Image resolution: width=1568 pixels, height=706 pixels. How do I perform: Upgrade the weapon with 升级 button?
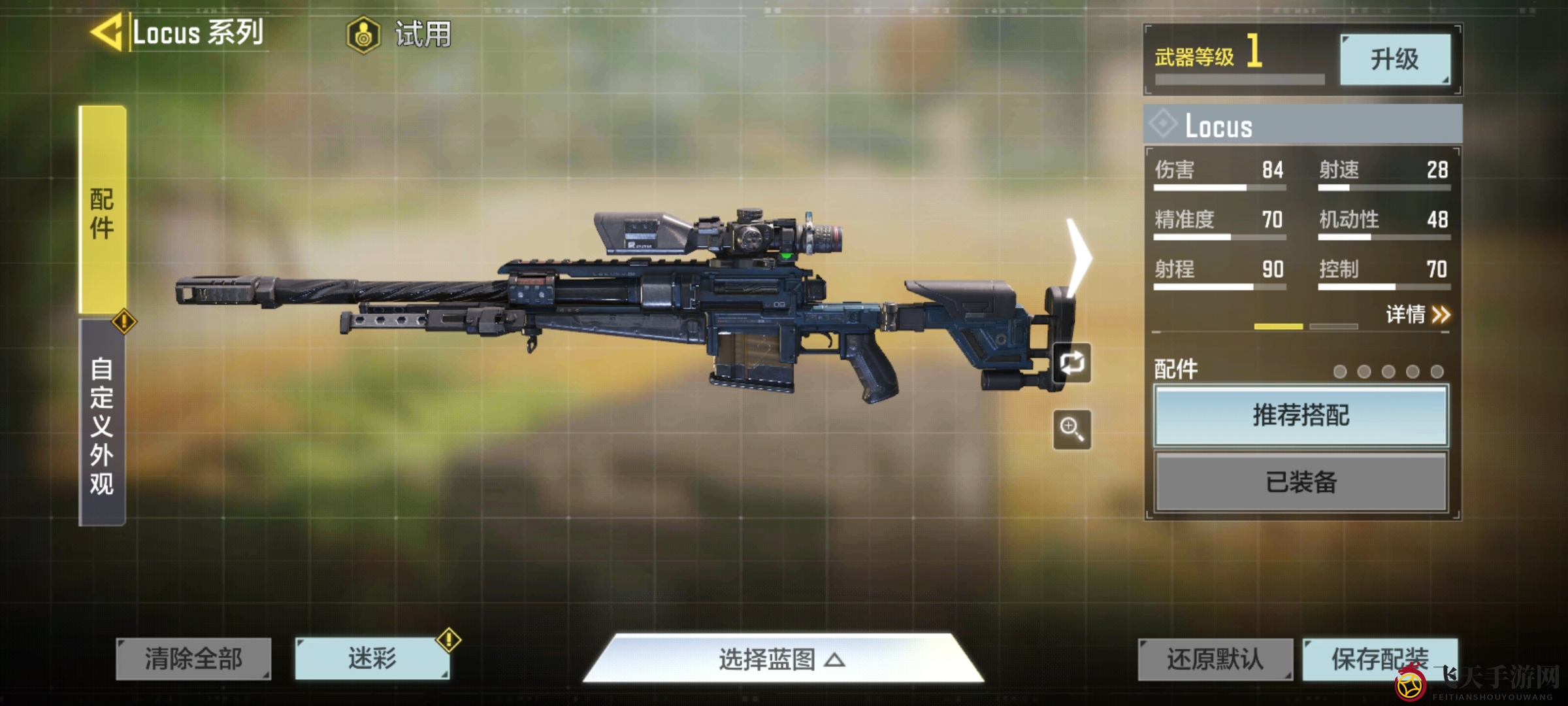coord(1395,59)
